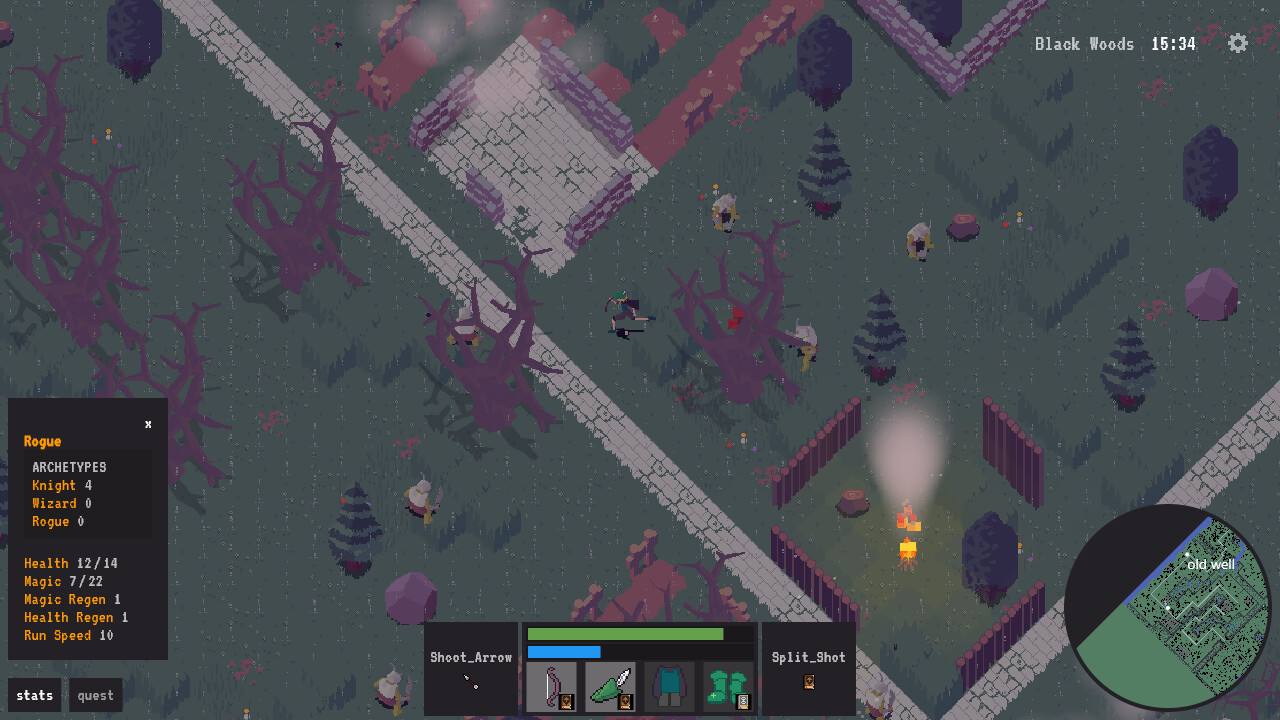Click the green health bar
The image size is (1280, 720).
point(627,634)
